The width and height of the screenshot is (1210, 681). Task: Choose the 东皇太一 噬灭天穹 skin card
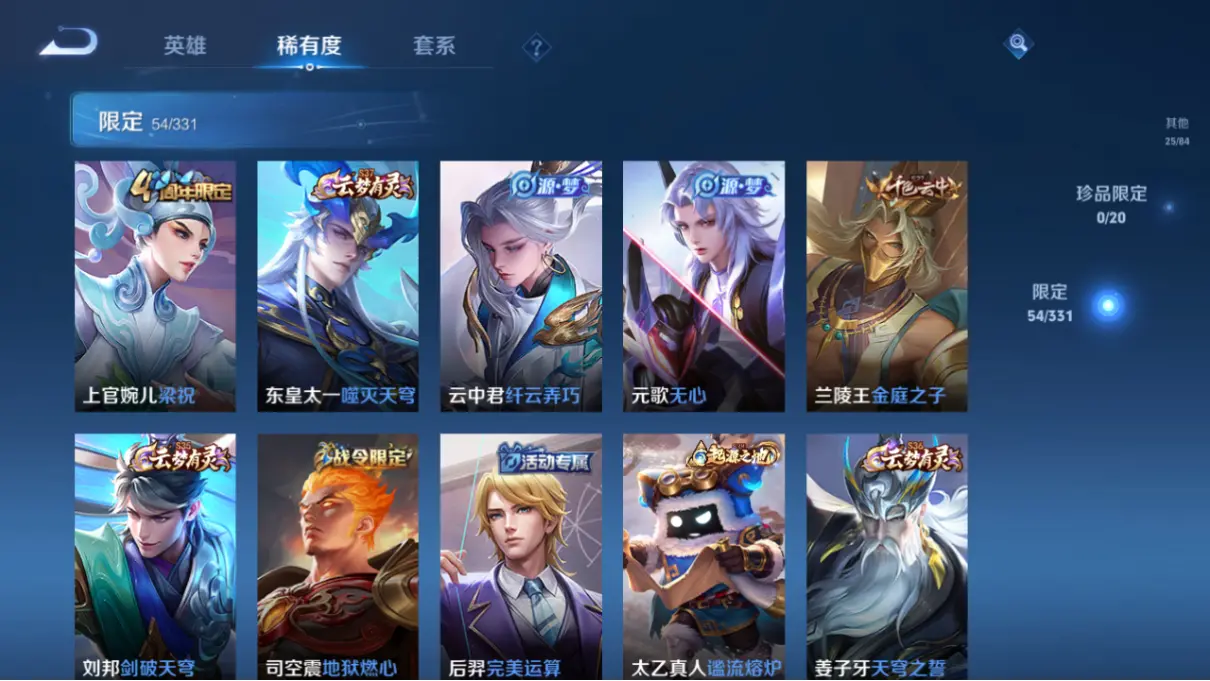coord(338,286)
